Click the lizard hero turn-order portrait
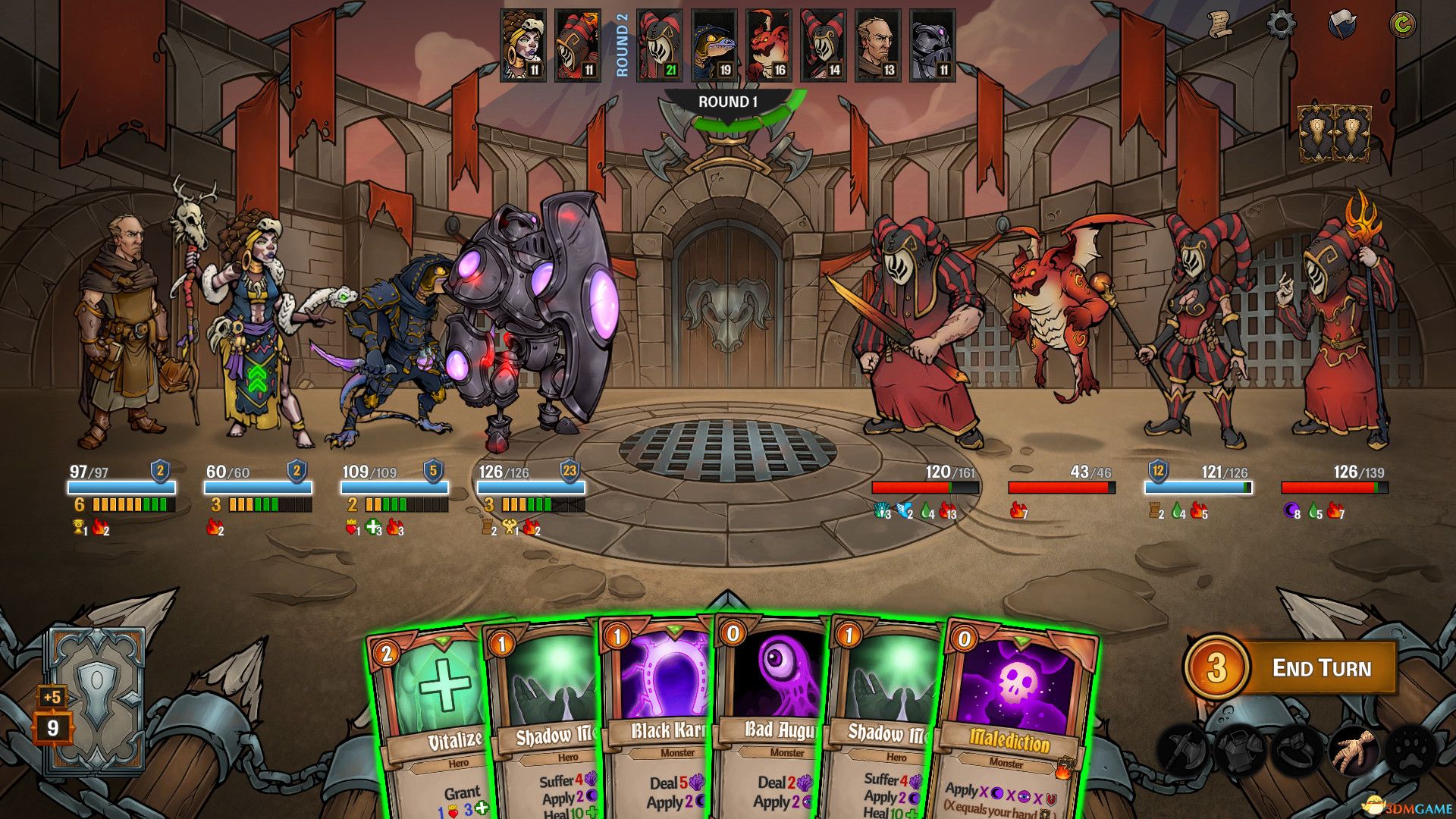This screenshot has height=819, width=1456. 714,45
